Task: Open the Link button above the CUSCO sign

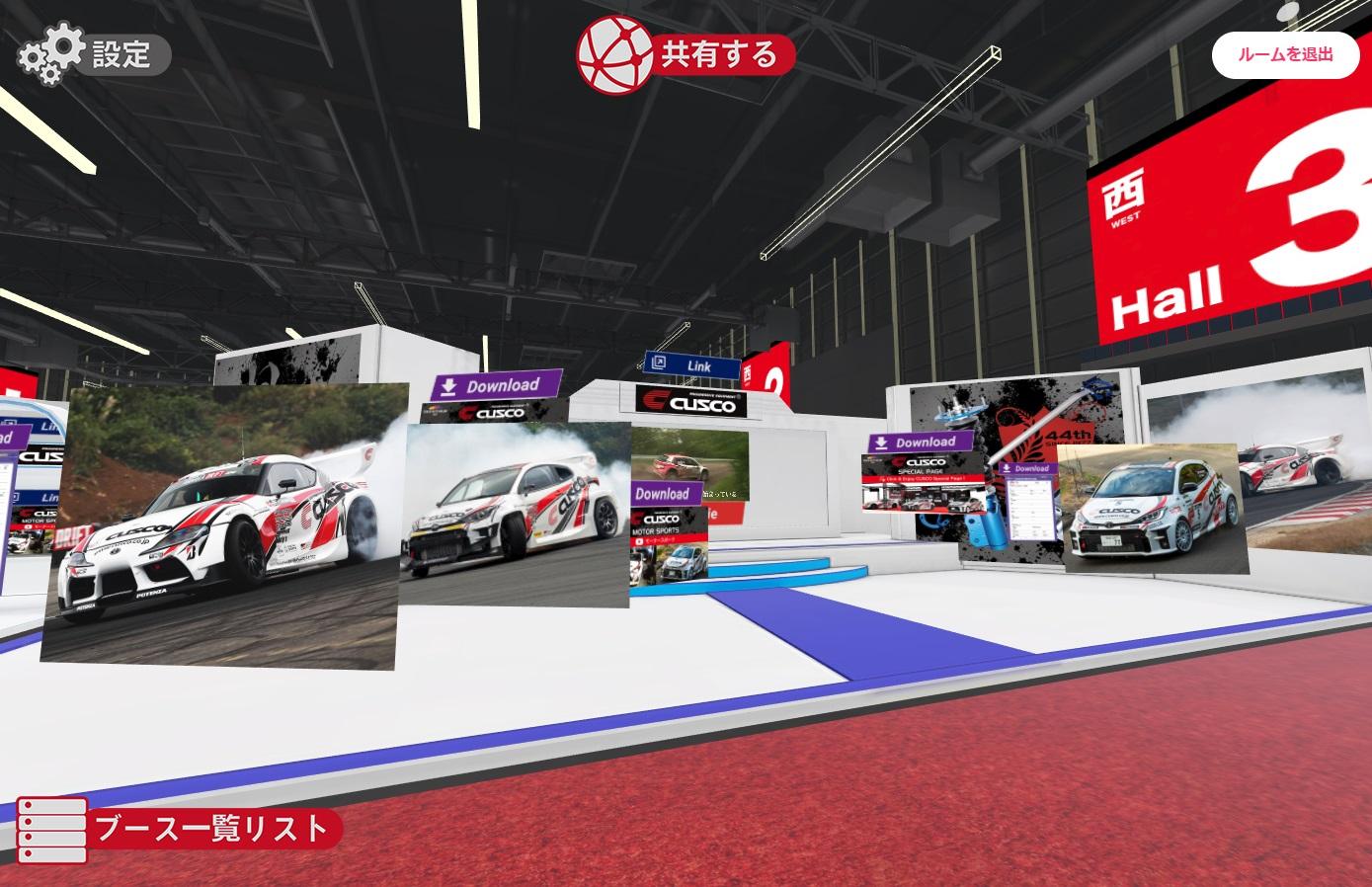Action: (x=690, y=365)
